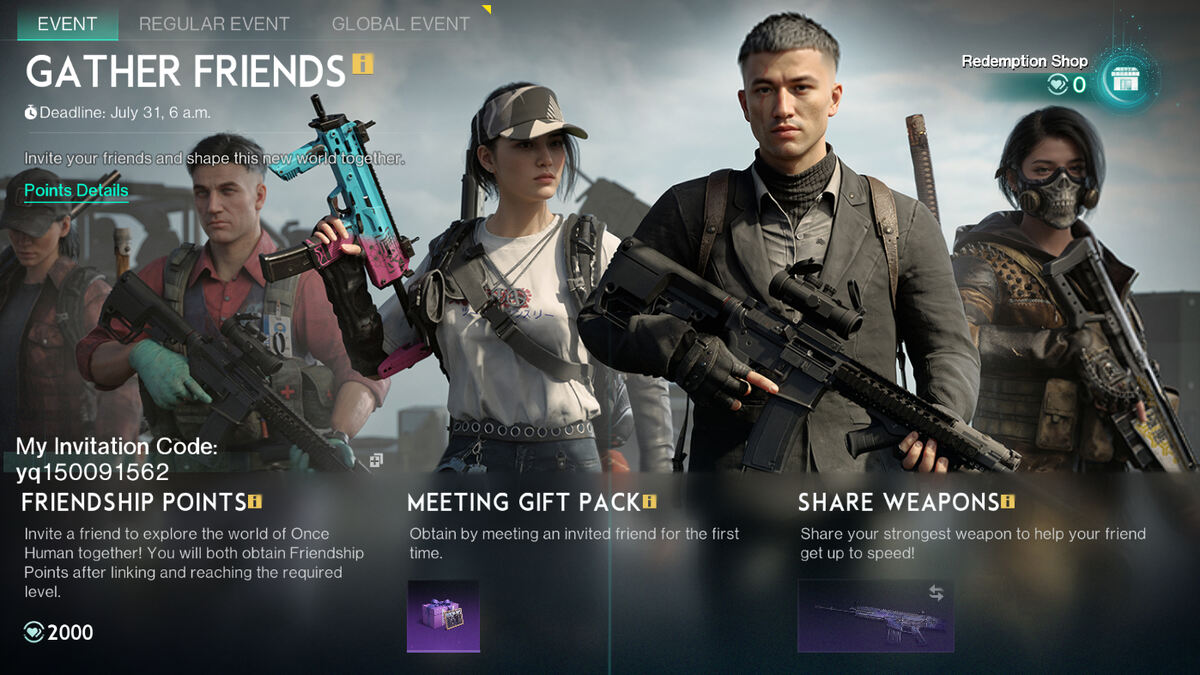Image resolution: width=1200 pixels, height=675 pixels.
Task: Show Gather Friends info tooltip
Action: [x=362, y=65]
